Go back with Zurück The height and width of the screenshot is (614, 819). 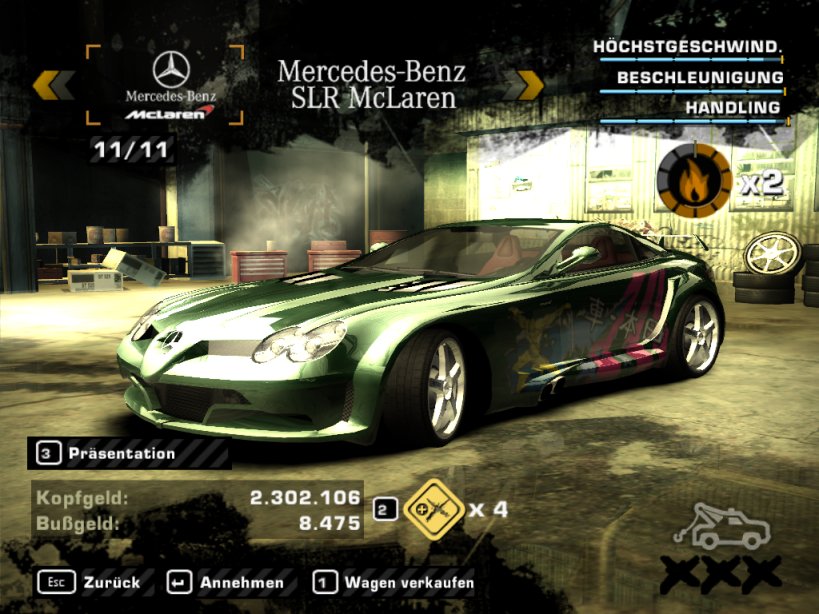89,582
